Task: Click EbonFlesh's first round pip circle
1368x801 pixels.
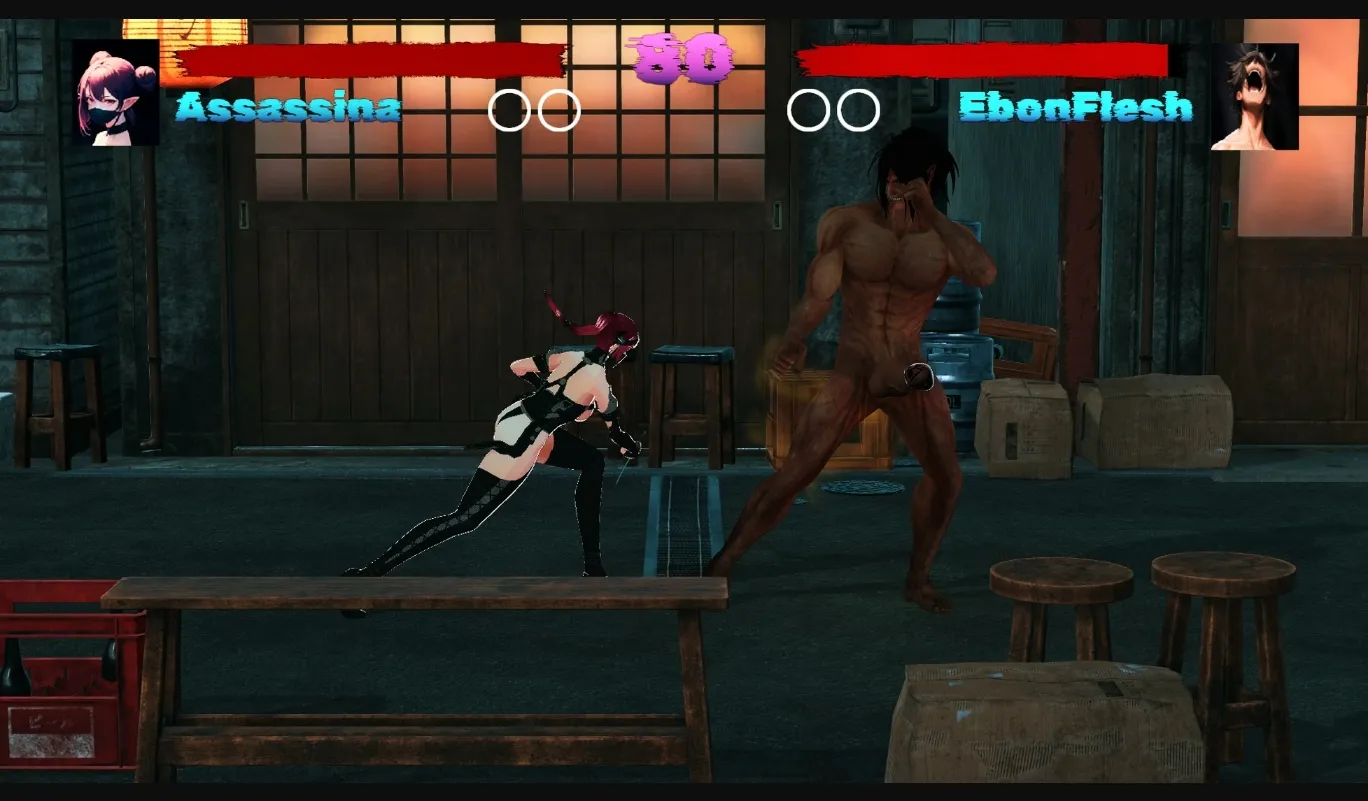Action: tap(806, 110)
